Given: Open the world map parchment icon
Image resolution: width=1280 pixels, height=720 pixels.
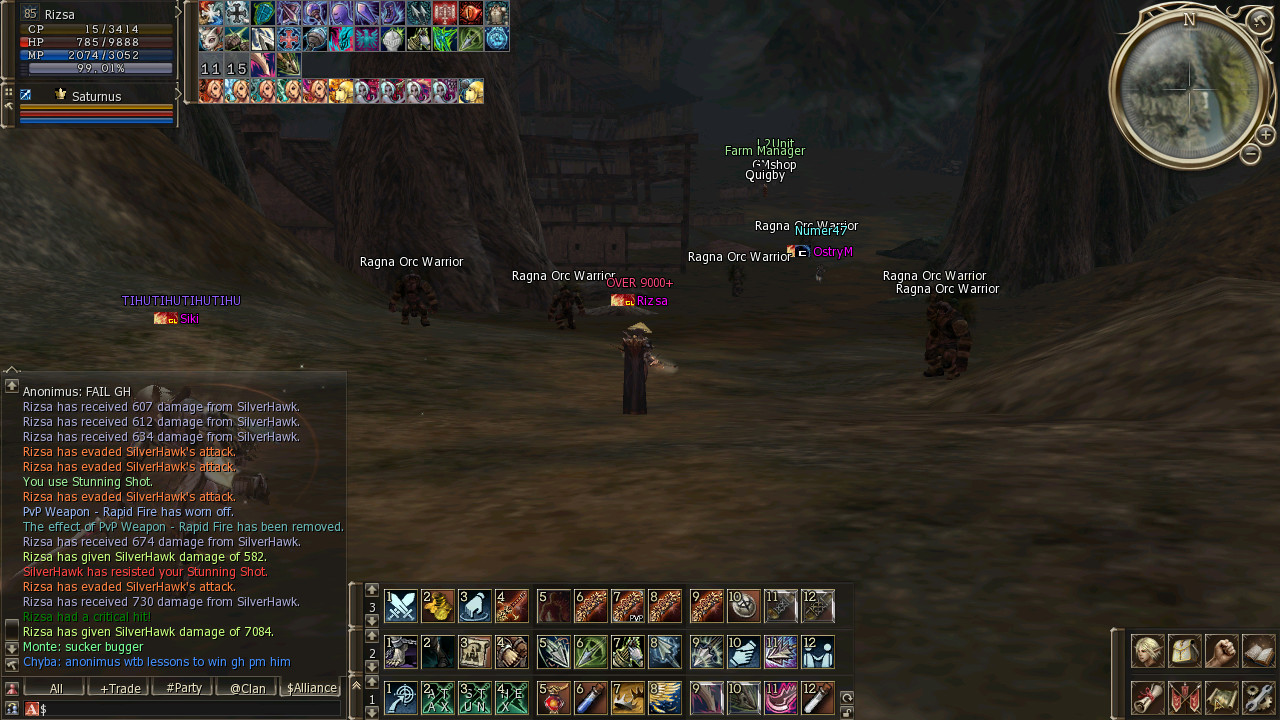Looking at the screenshot, I should pyautogui.click(x=1222, y=697).
